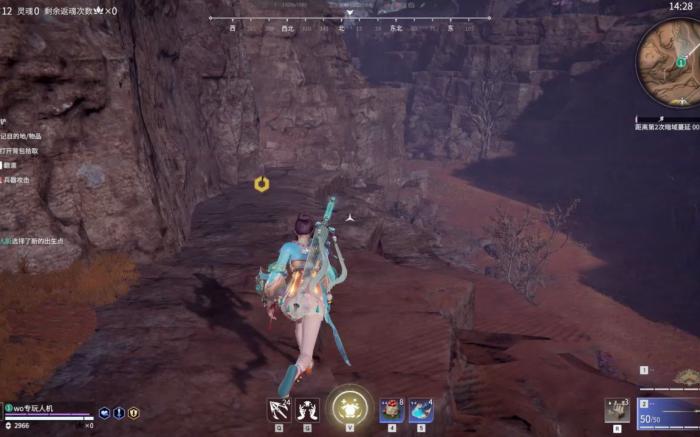Click the blue sword buff hexagon icon
This screenshot has height=437, width=700.
point(119,412)
